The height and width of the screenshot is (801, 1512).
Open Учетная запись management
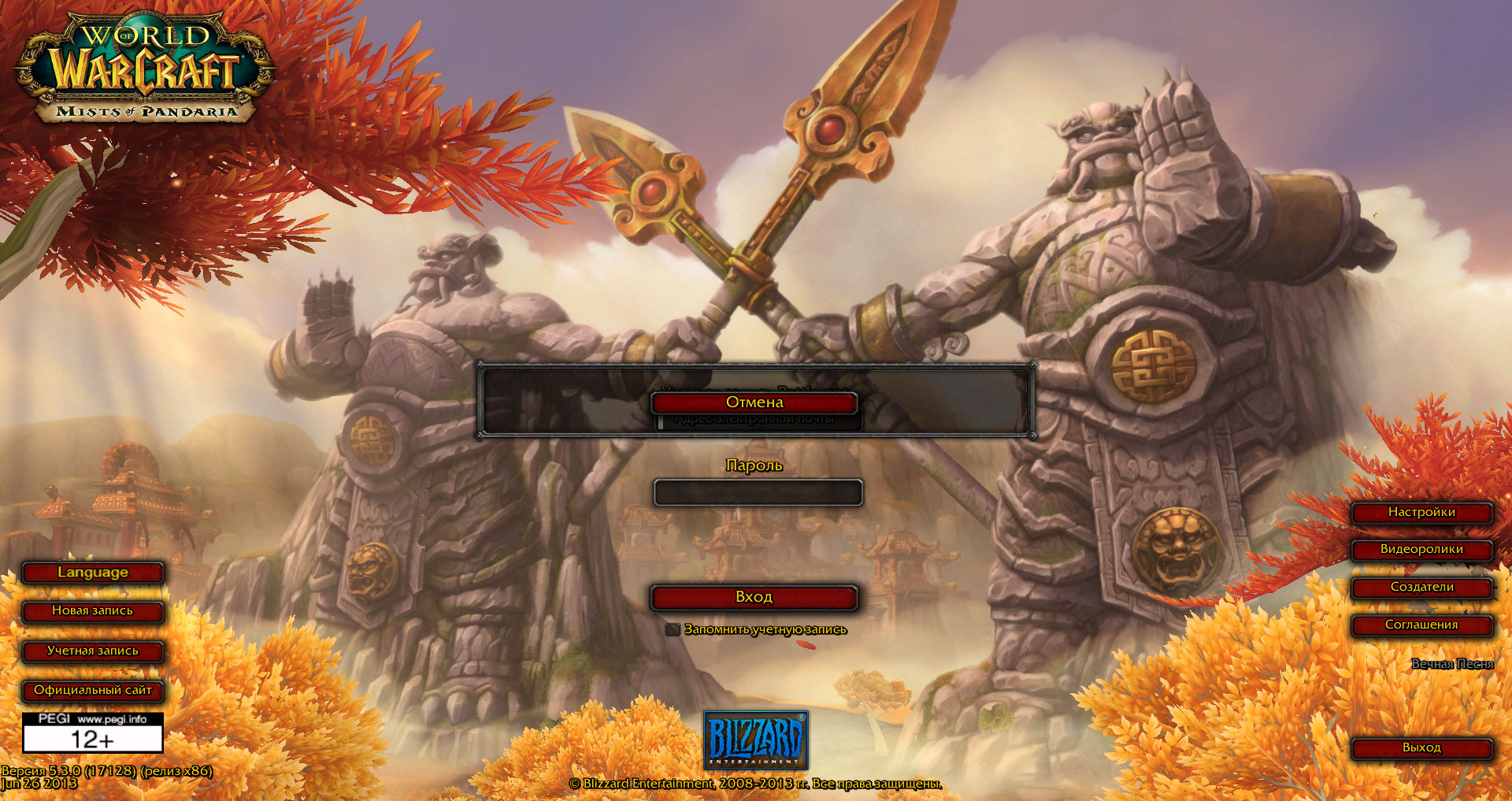click(x=93, y=652)
